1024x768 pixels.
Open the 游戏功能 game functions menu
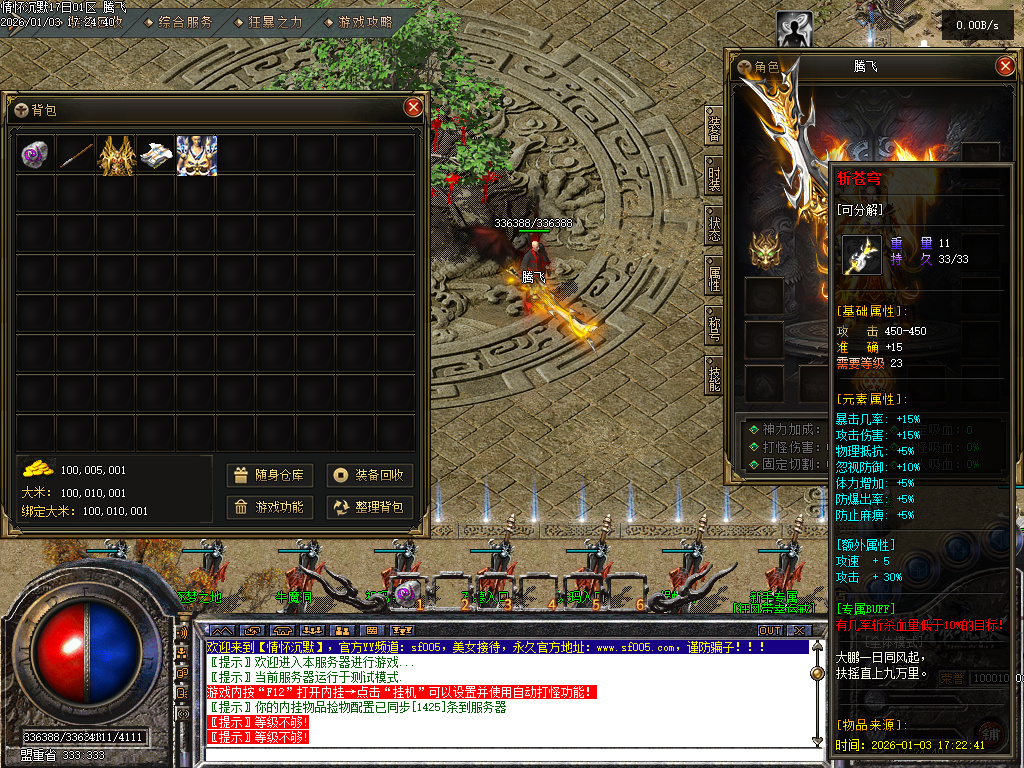point(270,507)
